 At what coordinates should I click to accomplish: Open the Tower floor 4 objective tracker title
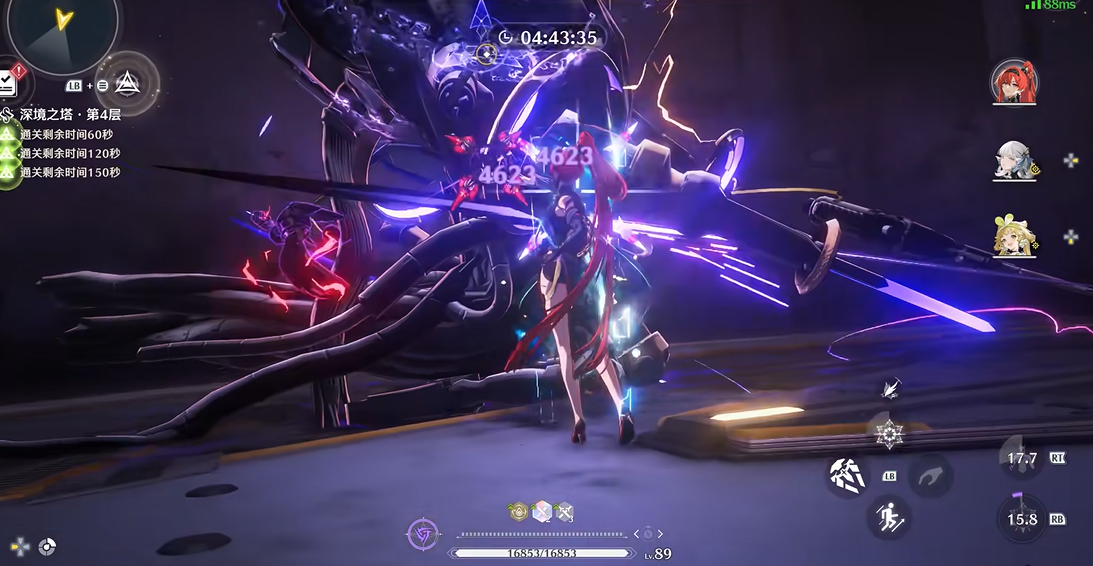[x=70, y=114]
